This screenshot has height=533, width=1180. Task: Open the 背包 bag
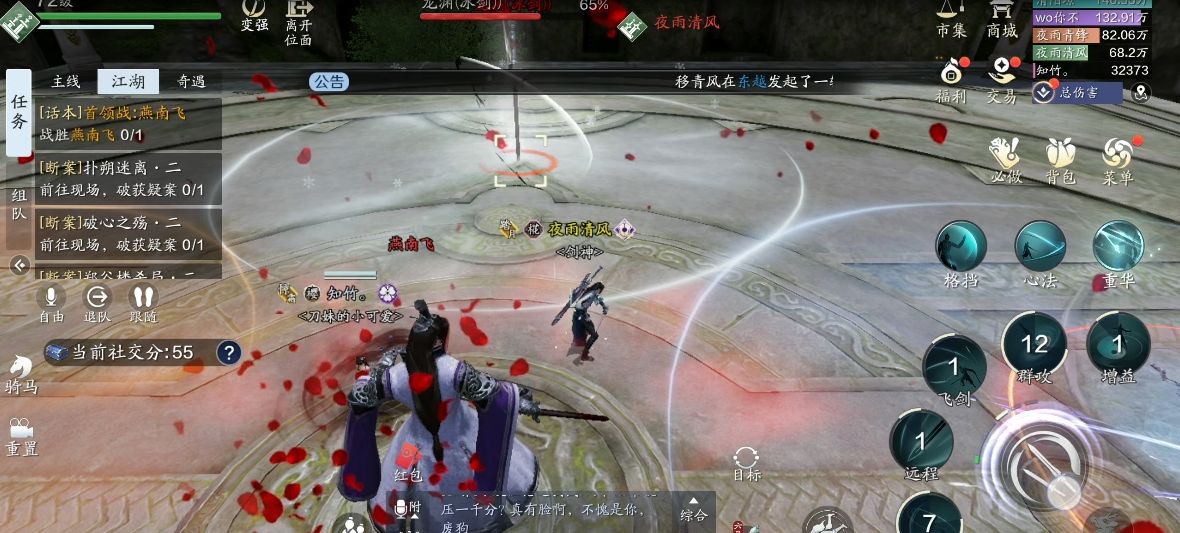pos(1060,158)
